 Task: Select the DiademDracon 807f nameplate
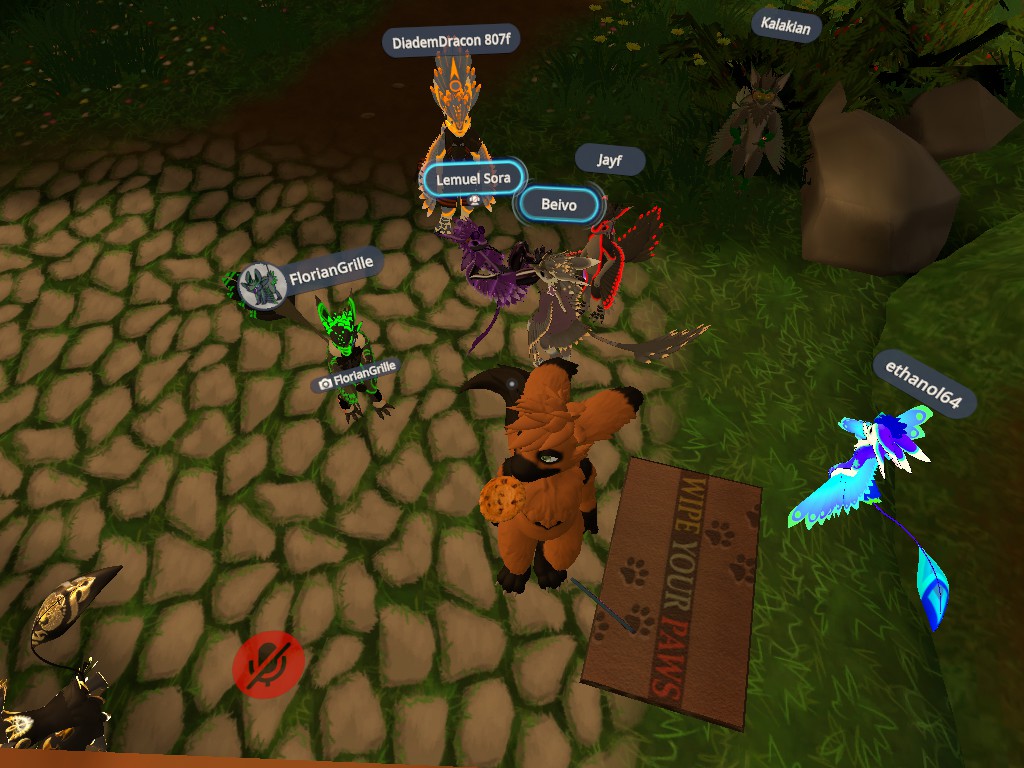click(x=451, y=42)
